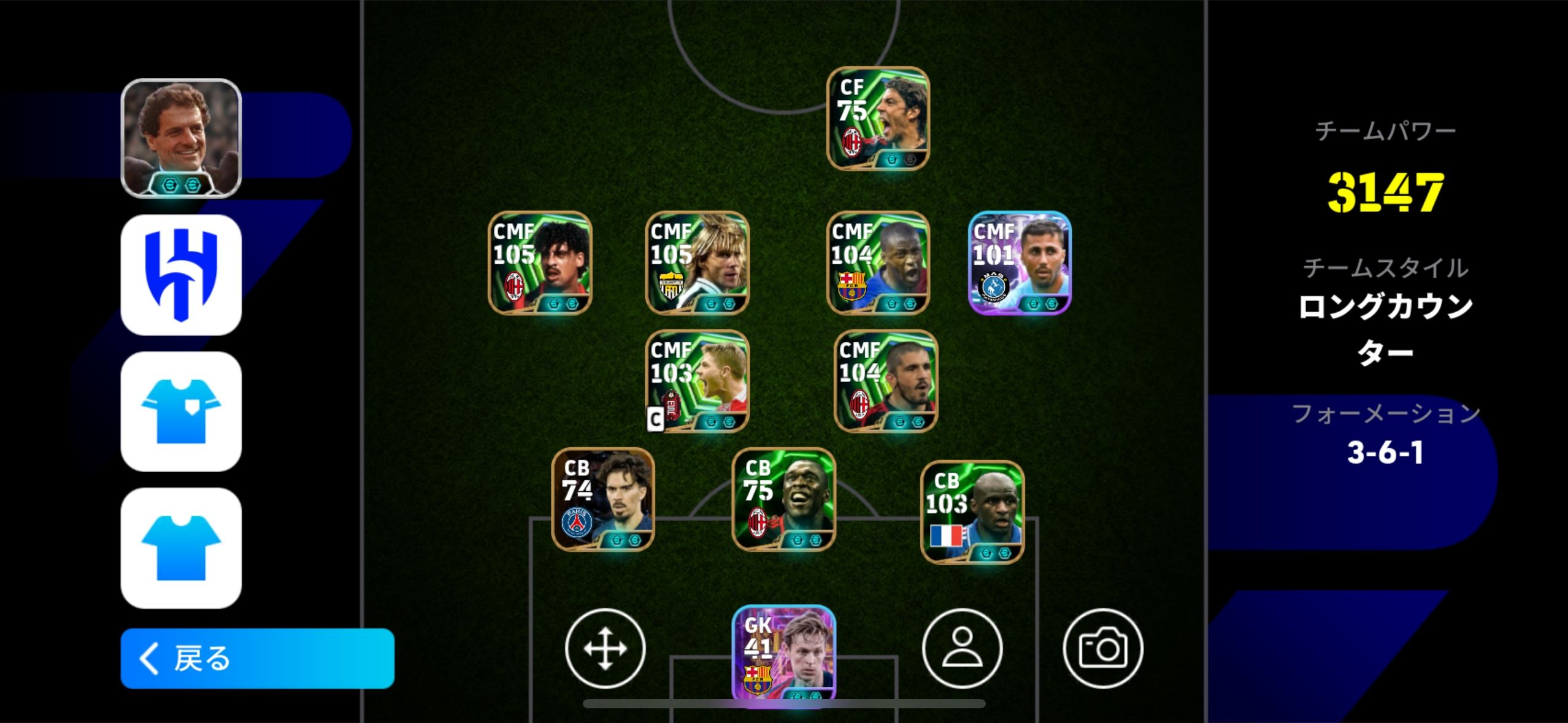The width and height of the screenshot is (1568, 723).
Task: Click the camera screenshot button
Action: click(x=1102, y=648)
